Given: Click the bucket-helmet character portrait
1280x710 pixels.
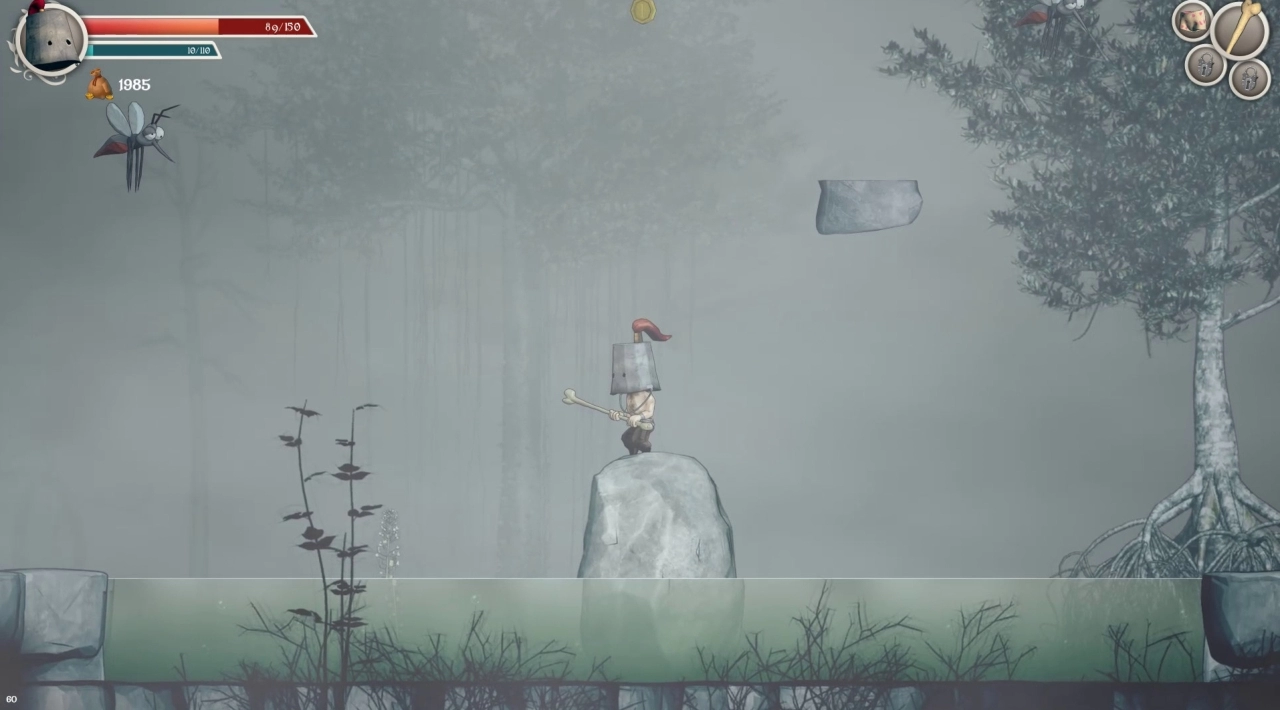Looking at the screenshot, I should coord(52,39).
